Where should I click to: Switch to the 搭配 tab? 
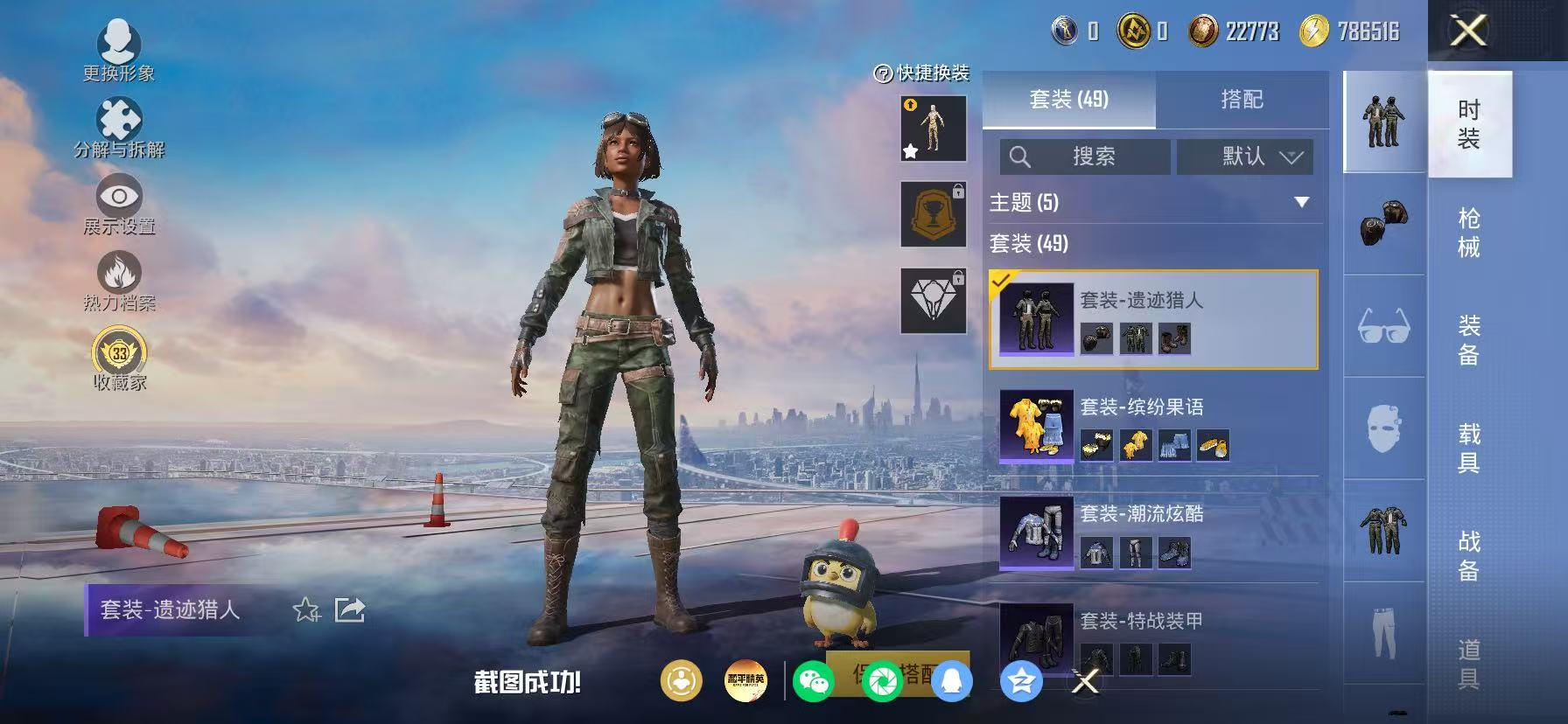click(x=1242, y=100)
